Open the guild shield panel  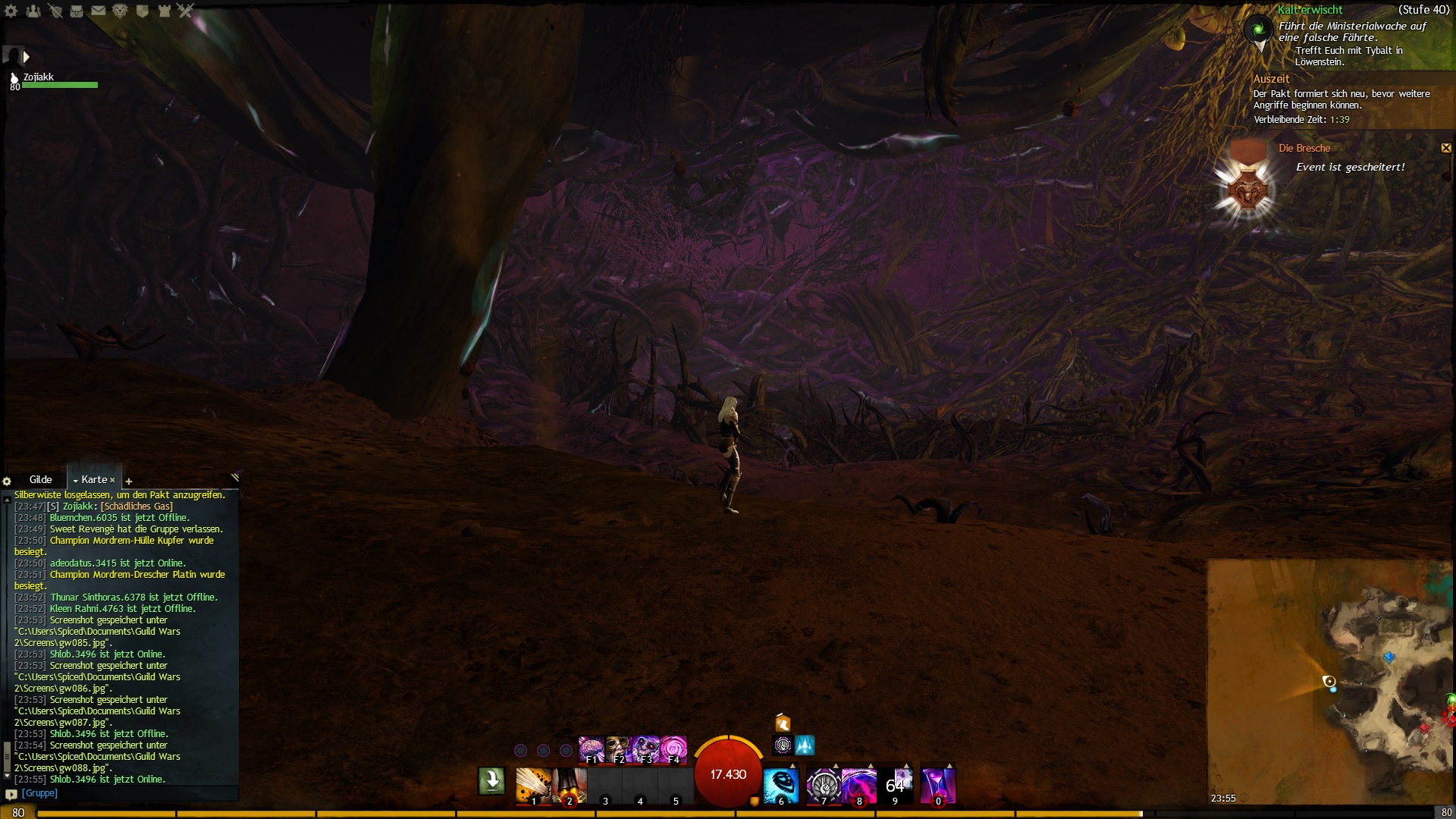click(142, 11)
